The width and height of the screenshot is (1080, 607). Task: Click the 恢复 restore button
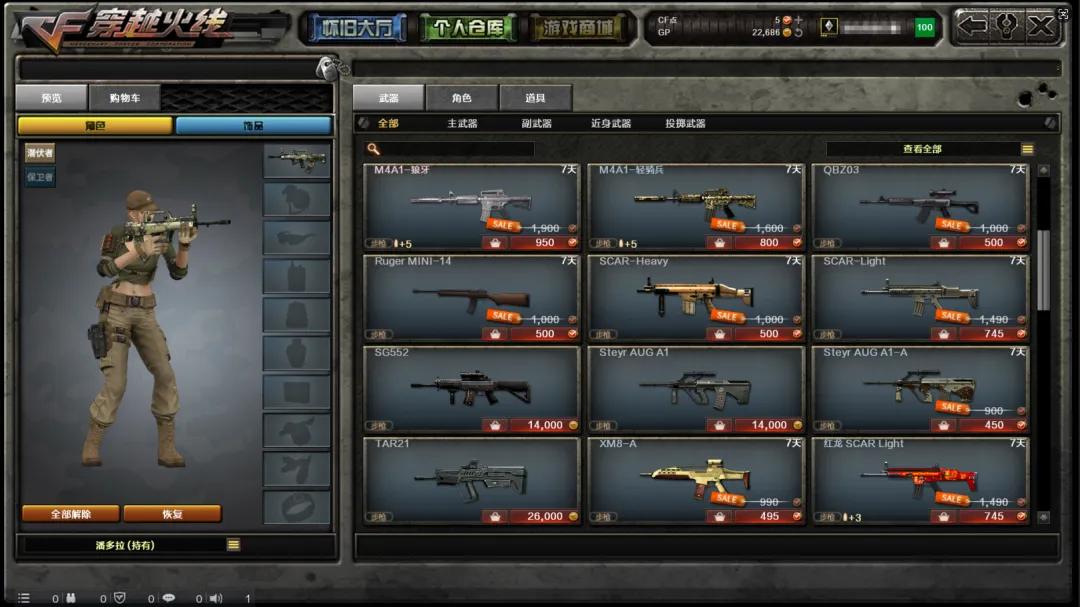(172, 514)
